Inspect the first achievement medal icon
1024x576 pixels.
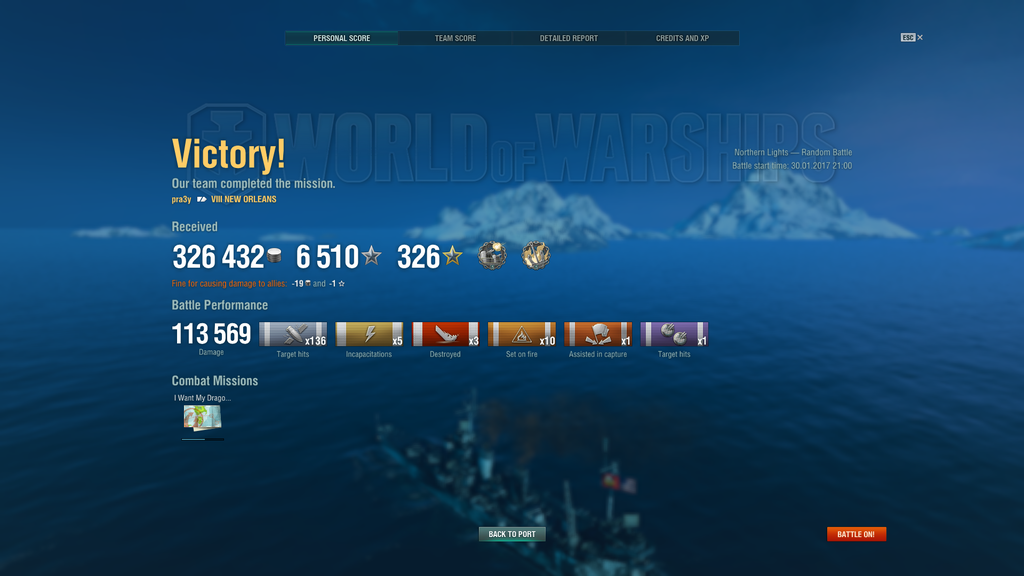point(492,256)
